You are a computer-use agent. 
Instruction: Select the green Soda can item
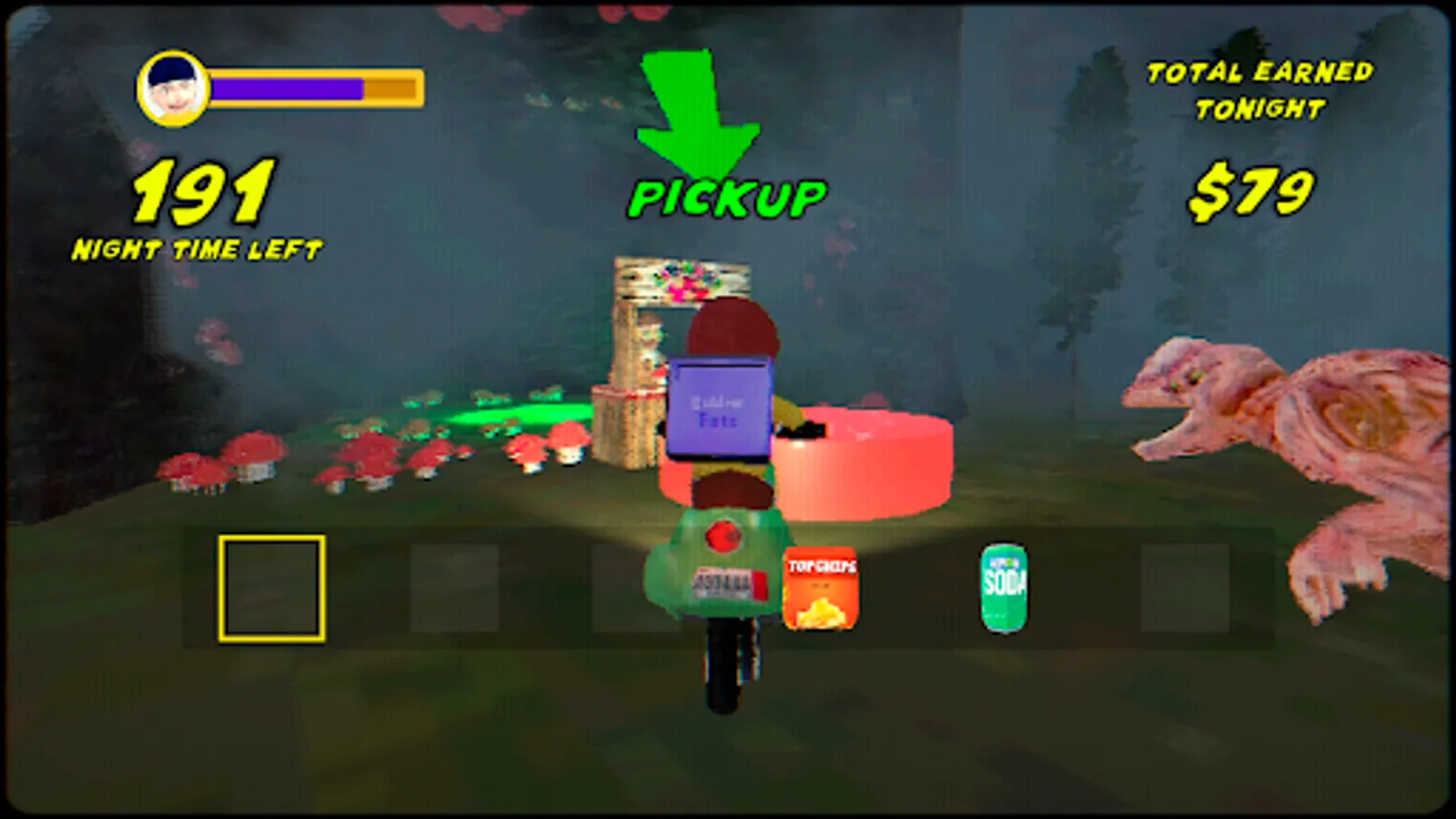pos(1003,589)
